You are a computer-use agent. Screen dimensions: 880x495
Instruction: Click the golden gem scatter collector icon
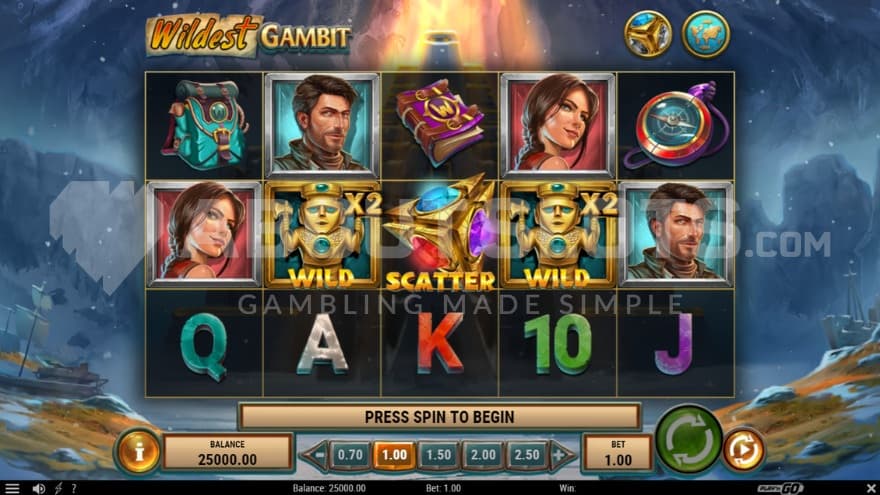tap(649, 34)
